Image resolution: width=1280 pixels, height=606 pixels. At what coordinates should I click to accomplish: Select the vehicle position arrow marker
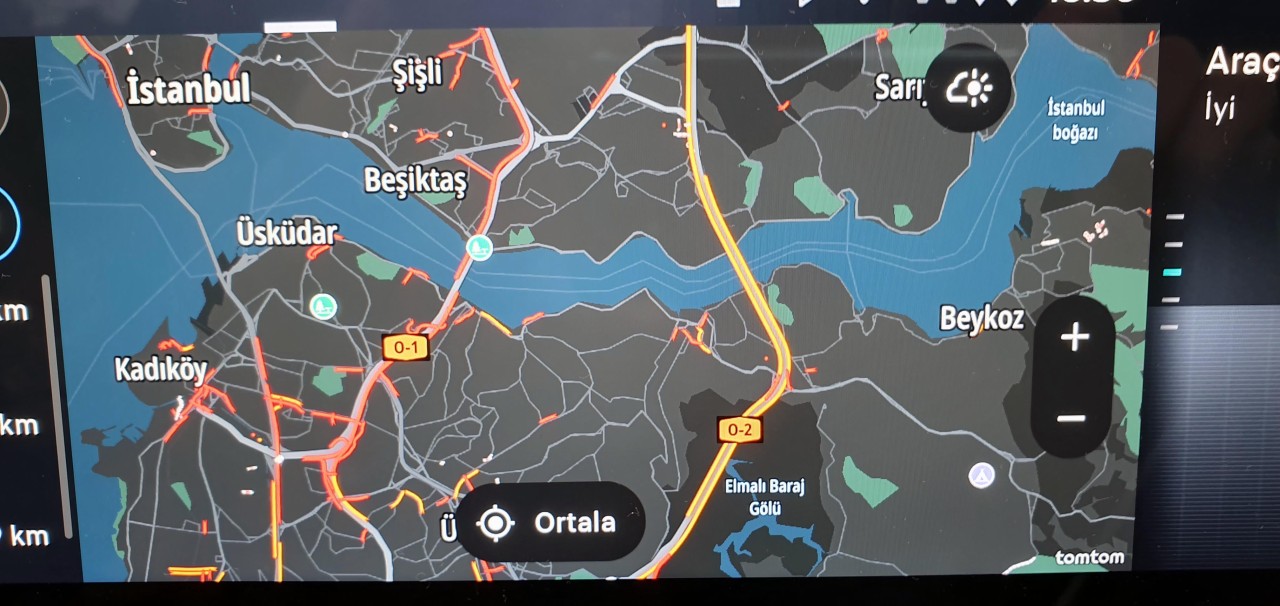click(982, 475)
